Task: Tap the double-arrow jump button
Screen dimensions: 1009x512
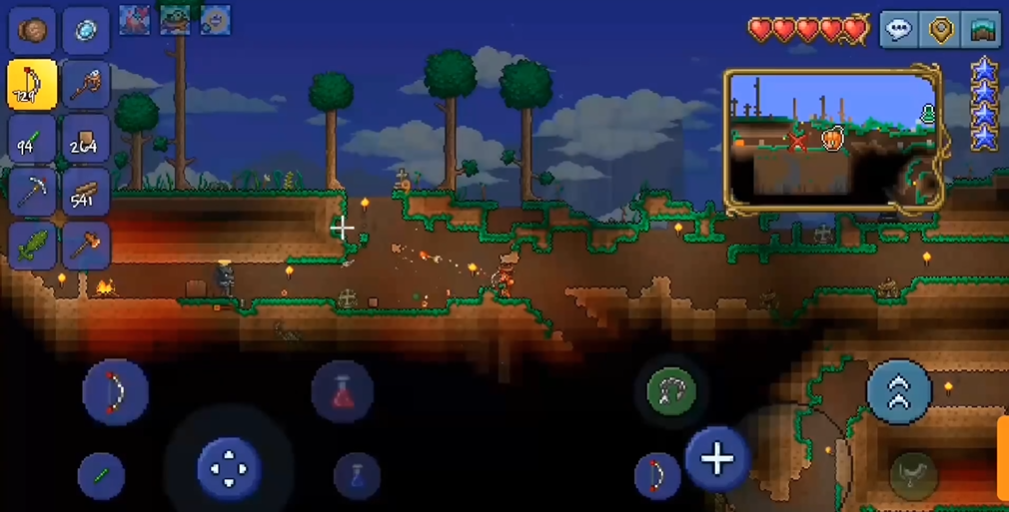Action: click(x=899, y=392)
